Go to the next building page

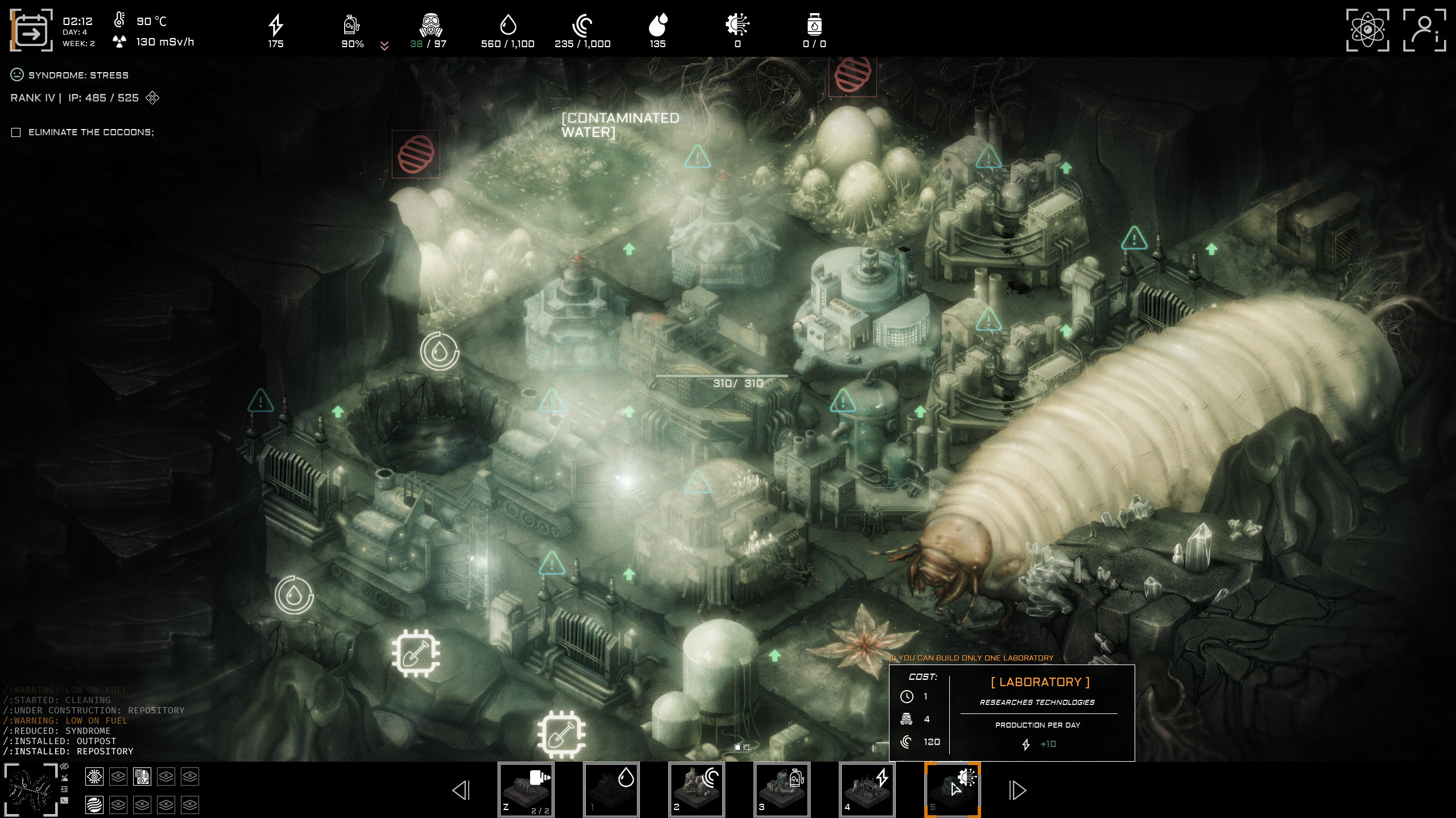click(x=1017, y=790)
